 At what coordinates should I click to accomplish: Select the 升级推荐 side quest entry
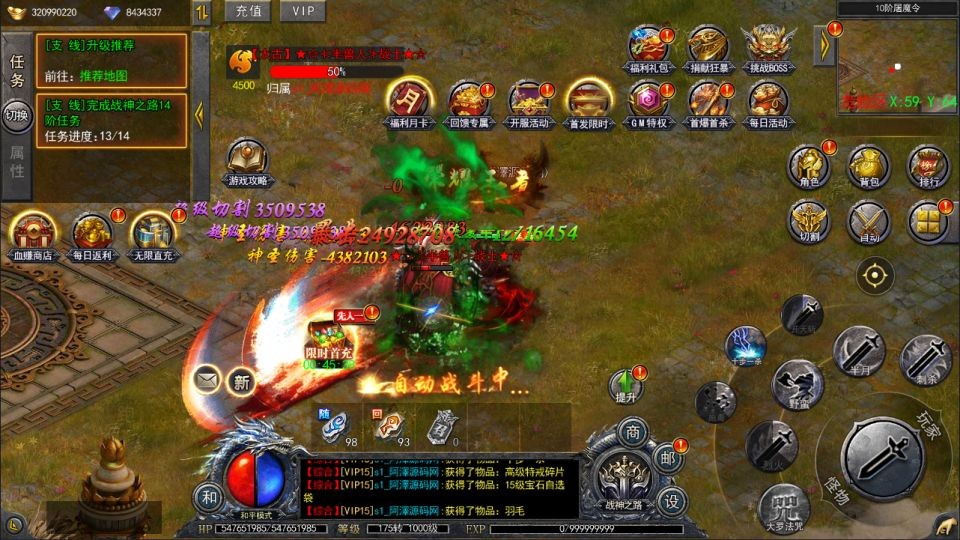112,61
